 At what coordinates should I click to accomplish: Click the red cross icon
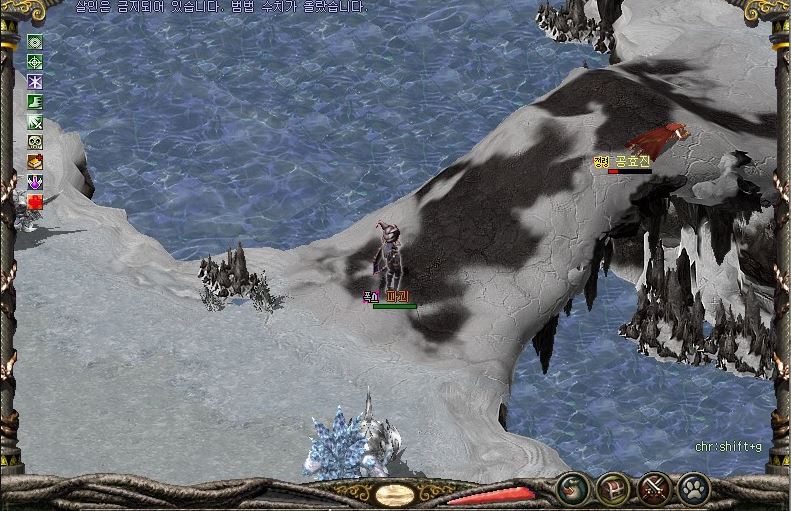[35, 202]
